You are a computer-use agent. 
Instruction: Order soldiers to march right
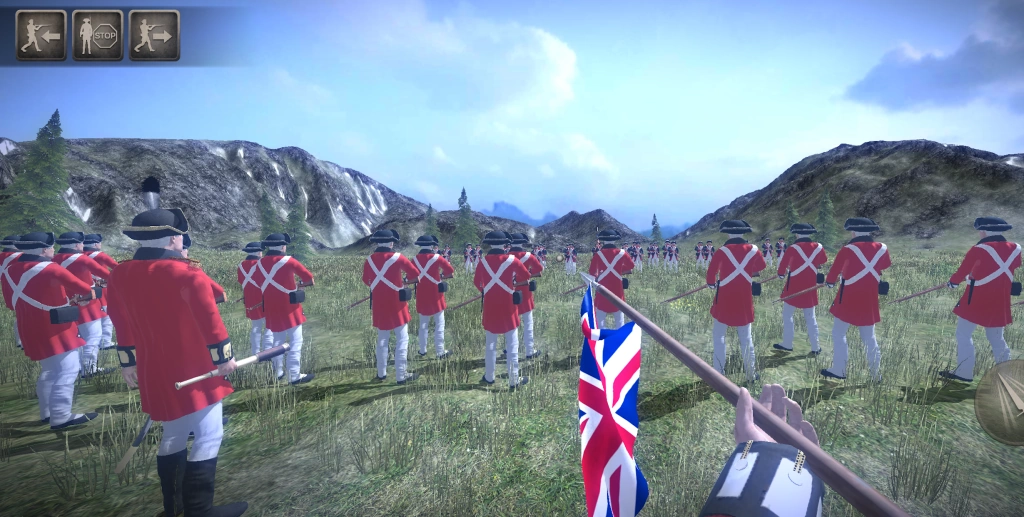coord(154,36)
